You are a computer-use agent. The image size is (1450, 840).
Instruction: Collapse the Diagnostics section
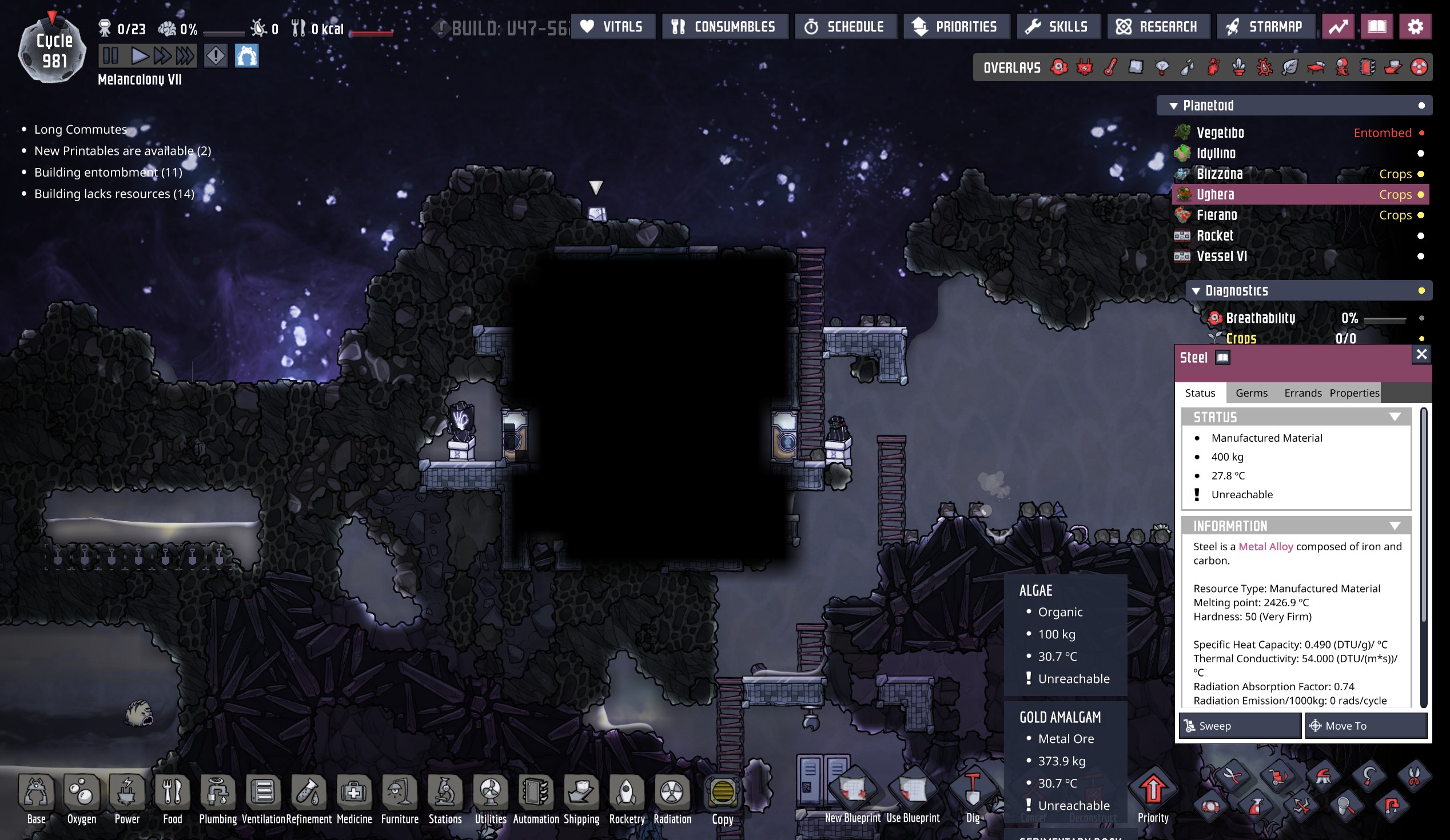(x=1197, y=291)
